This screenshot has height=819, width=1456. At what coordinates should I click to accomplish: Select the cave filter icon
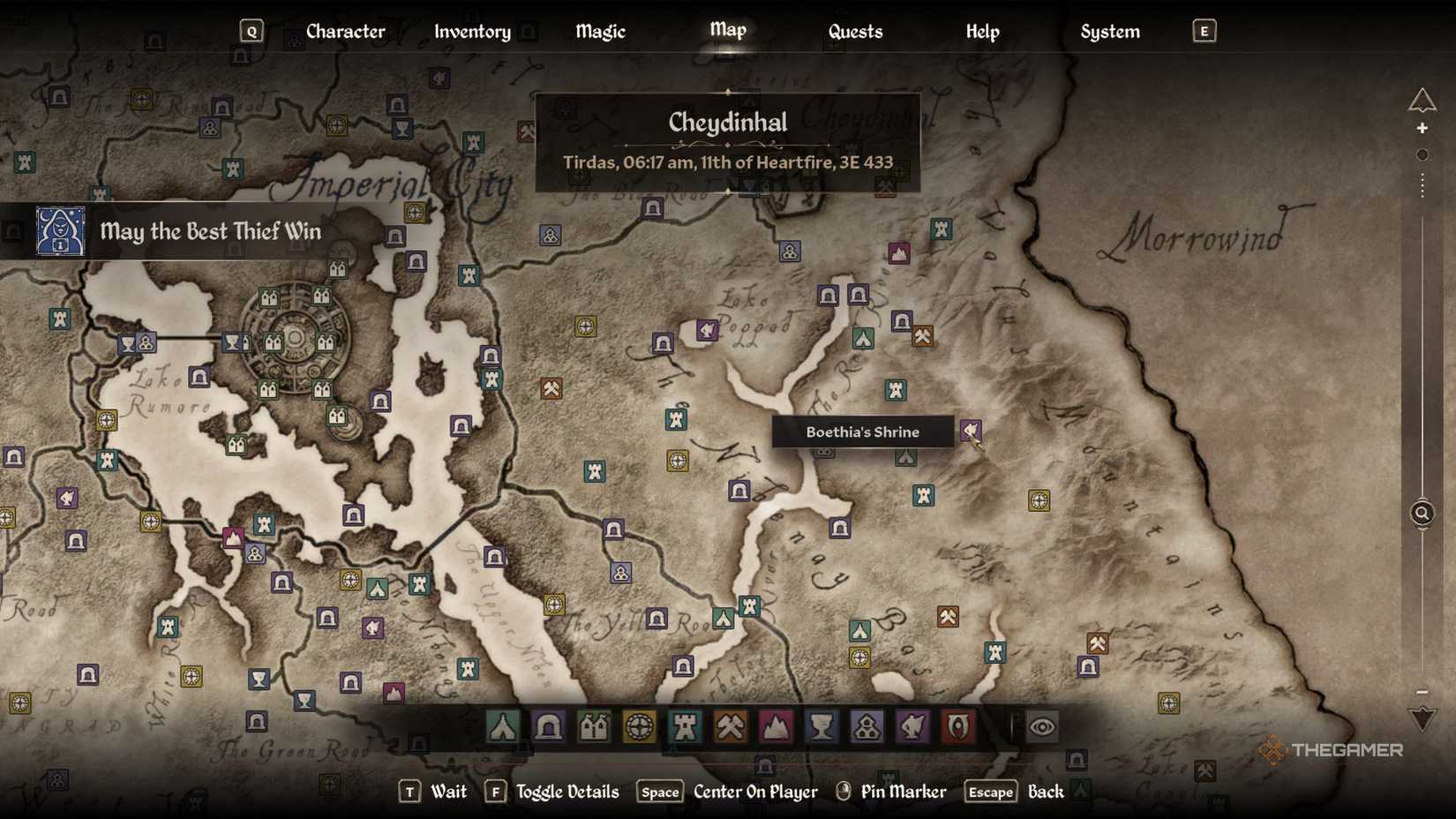(x=549, y=725)
